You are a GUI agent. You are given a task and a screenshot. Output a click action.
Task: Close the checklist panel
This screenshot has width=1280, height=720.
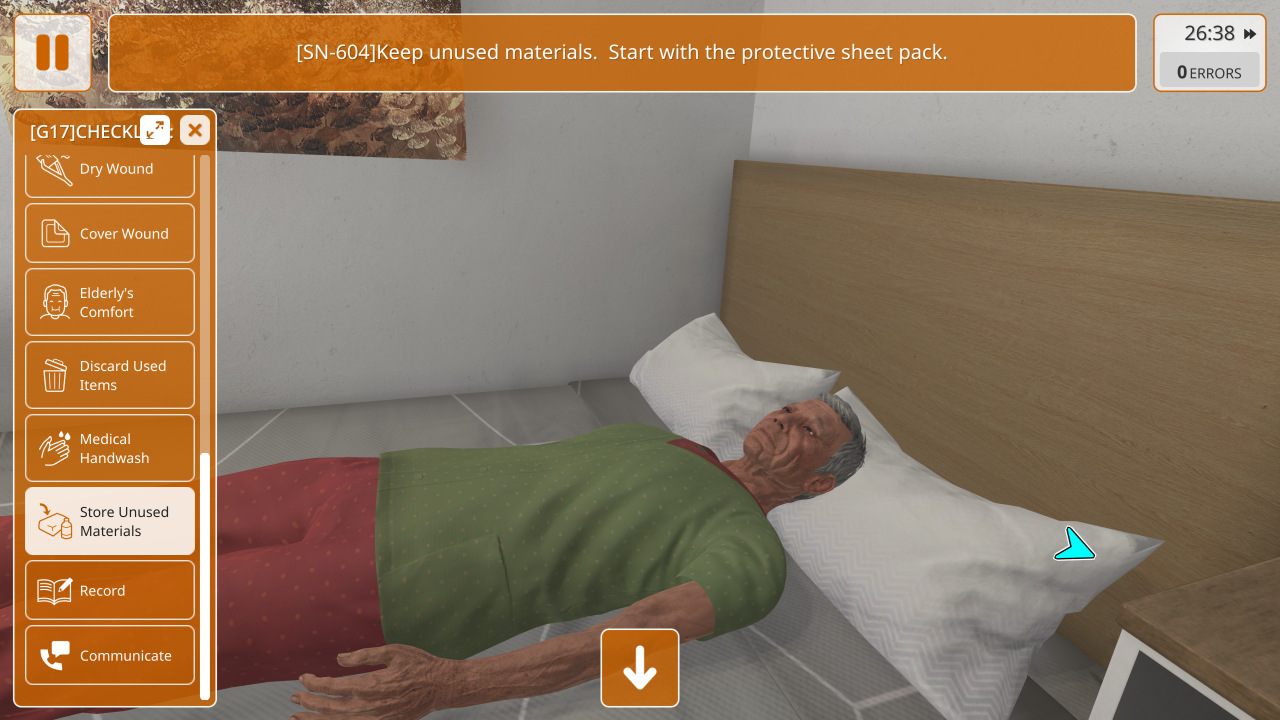tap(195, 130)
